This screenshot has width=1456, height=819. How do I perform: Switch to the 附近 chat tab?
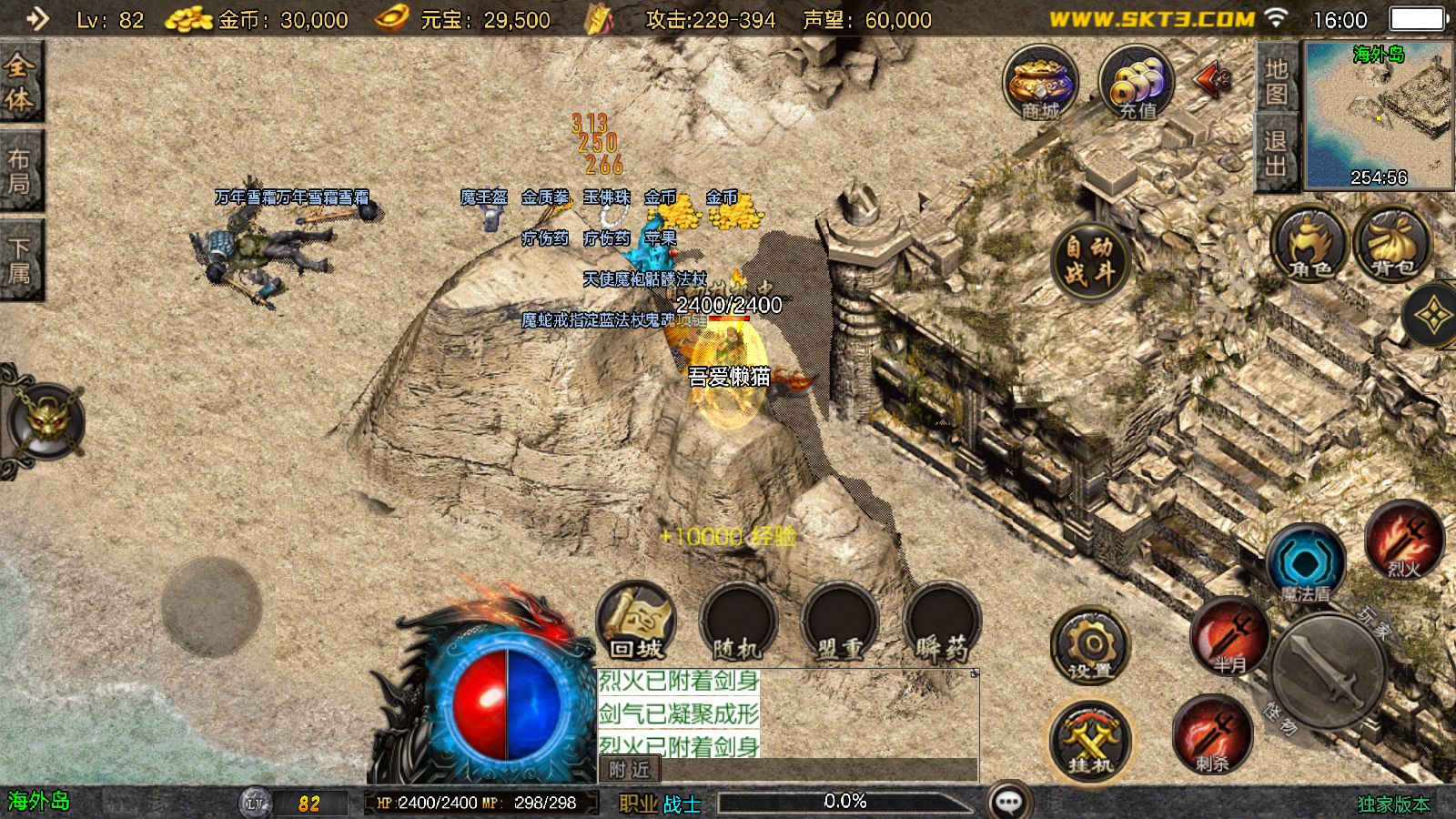(x=630, y=770)
